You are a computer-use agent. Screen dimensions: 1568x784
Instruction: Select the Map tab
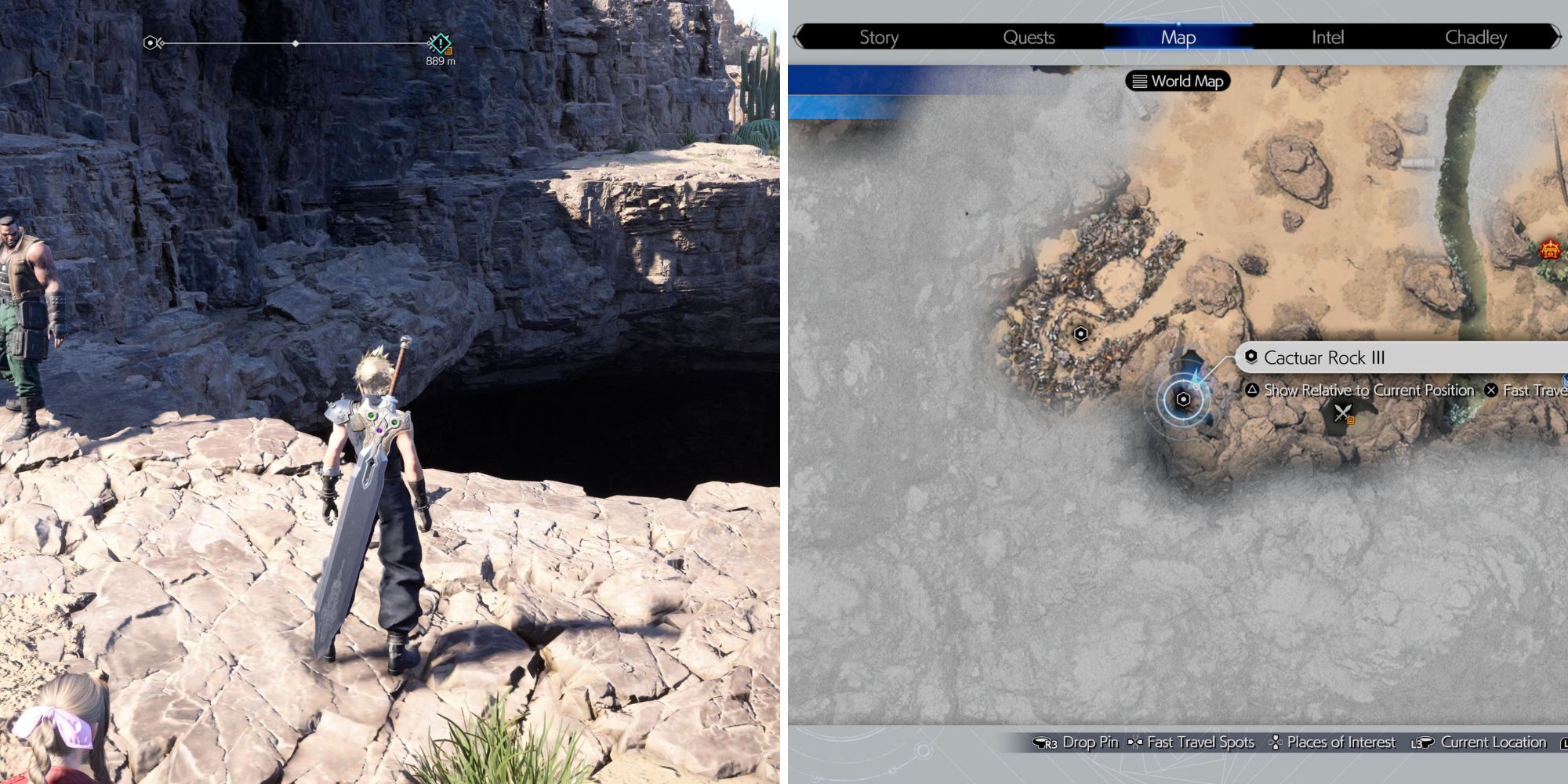point(1178,37)
